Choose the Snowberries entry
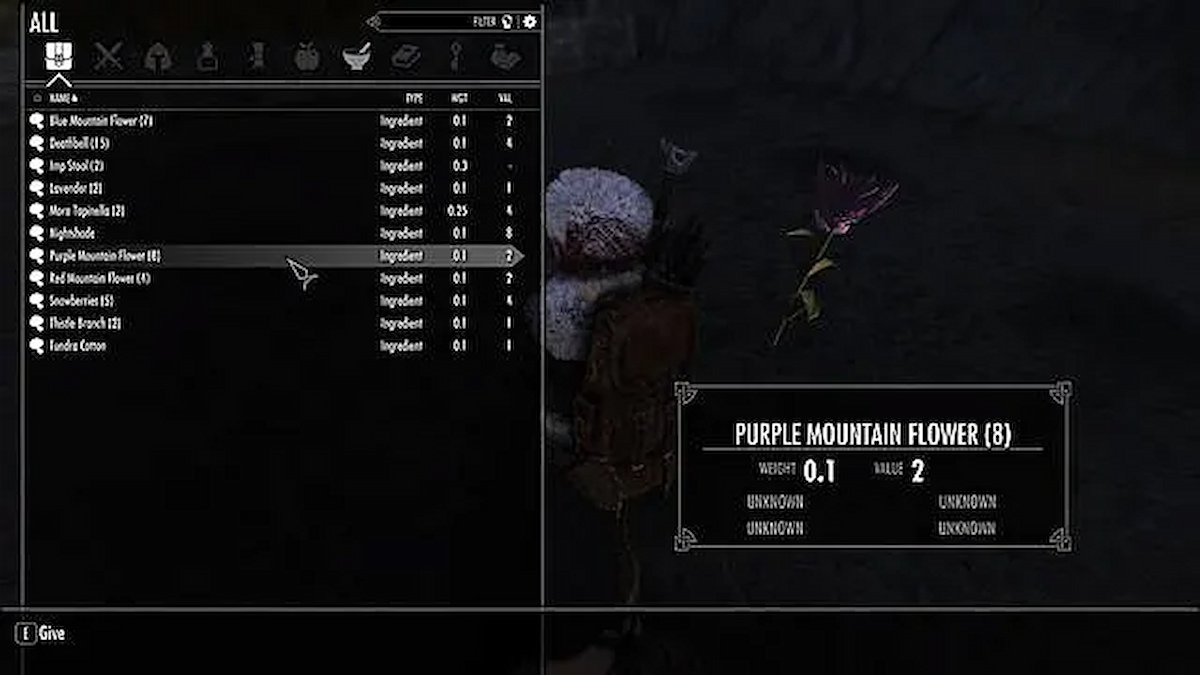This screenshot has height=675, width=1200. 81,301
